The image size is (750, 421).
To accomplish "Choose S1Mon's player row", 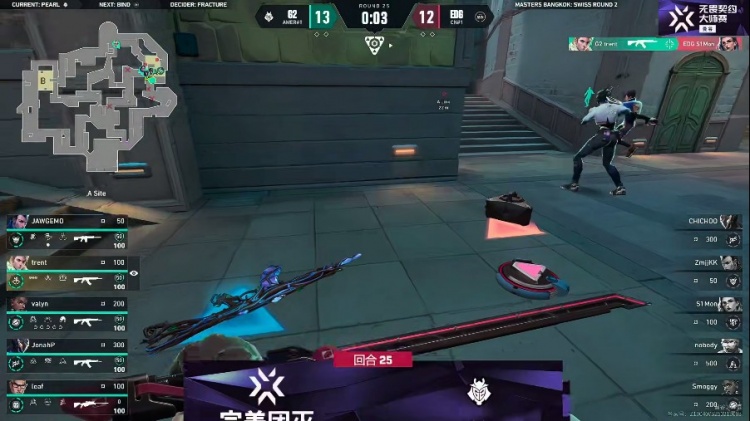I will tap(711, 312).
